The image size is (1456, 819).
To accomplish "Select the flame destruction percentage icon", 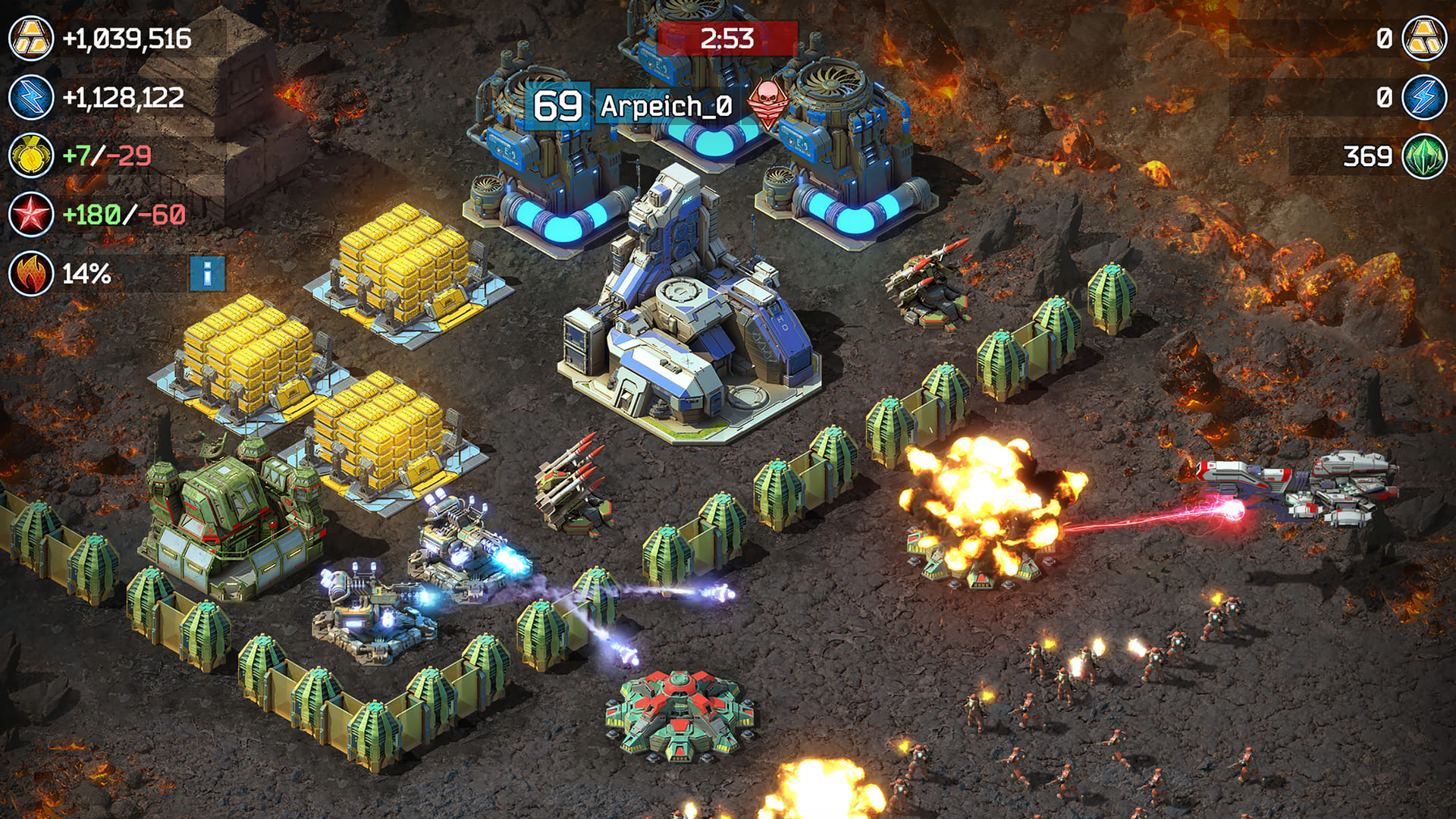I will (31, 273).
